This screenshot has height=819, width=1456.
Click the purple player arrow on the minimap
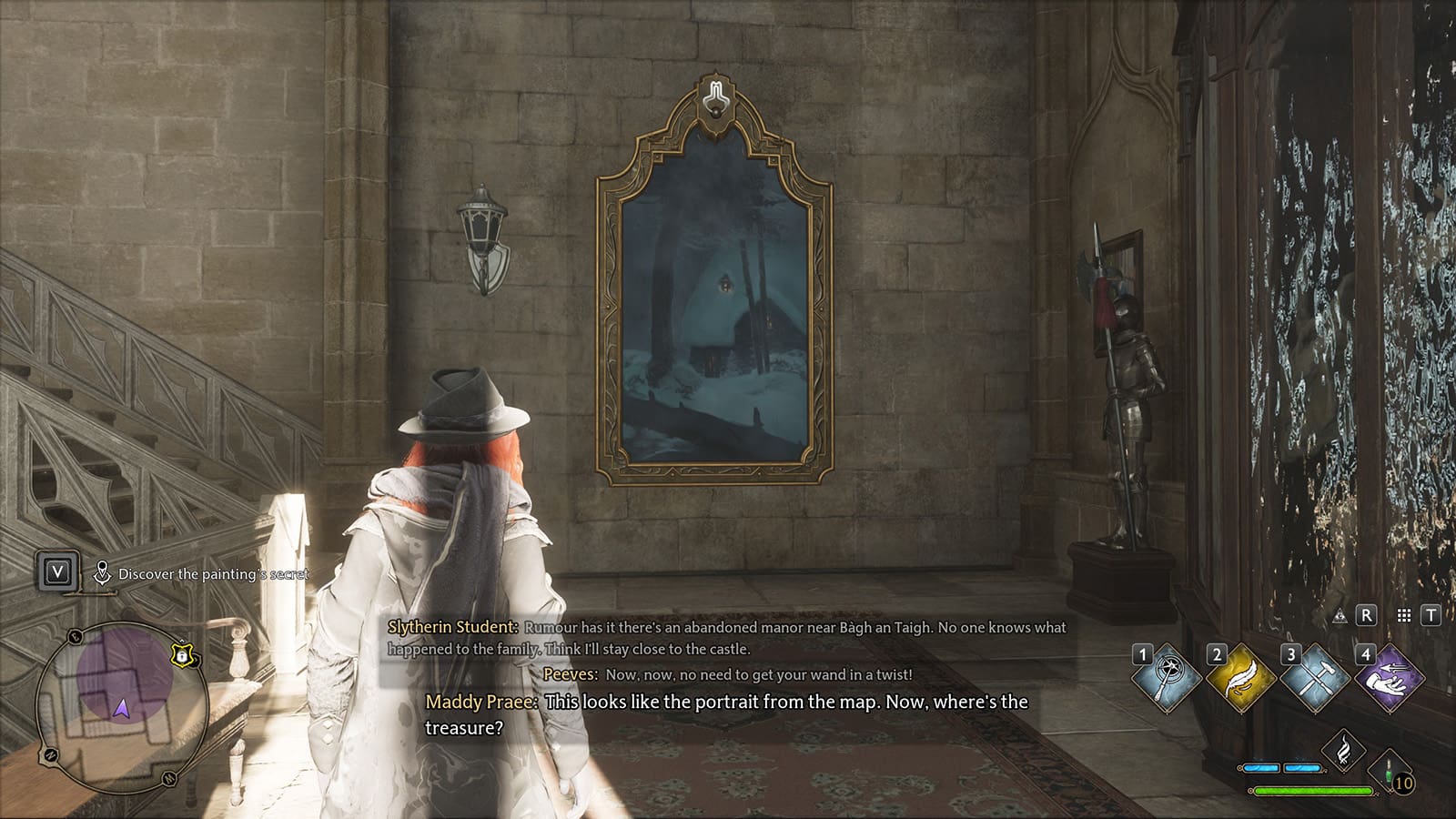click(x=123, y=707)
